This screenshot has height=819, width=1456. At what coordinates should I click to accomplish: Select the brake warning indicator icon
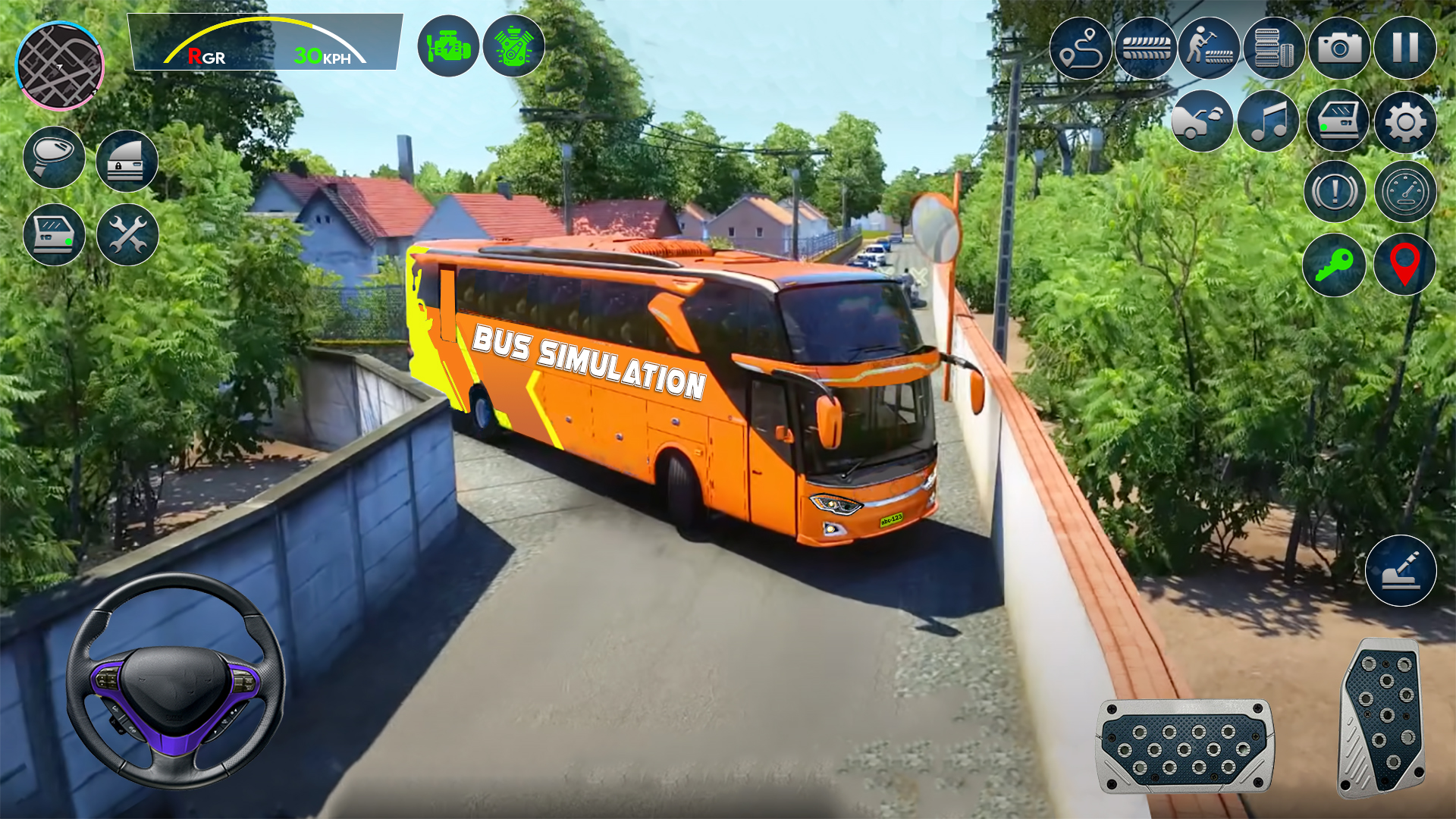pos(1337,191)
